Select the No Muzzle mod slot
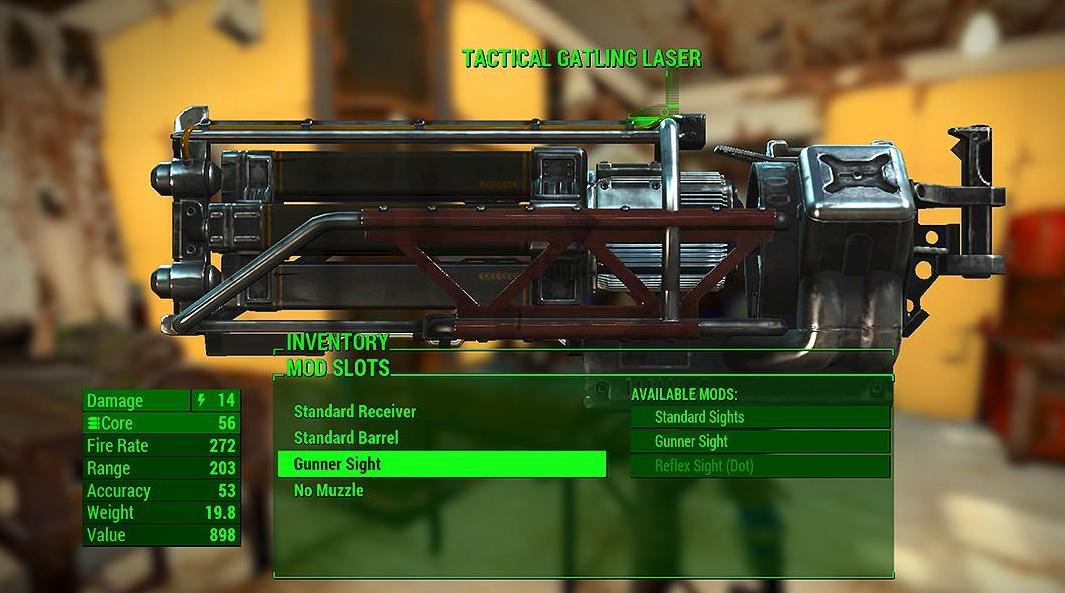Screen dimensions: 1065x593 coord(329,490)
